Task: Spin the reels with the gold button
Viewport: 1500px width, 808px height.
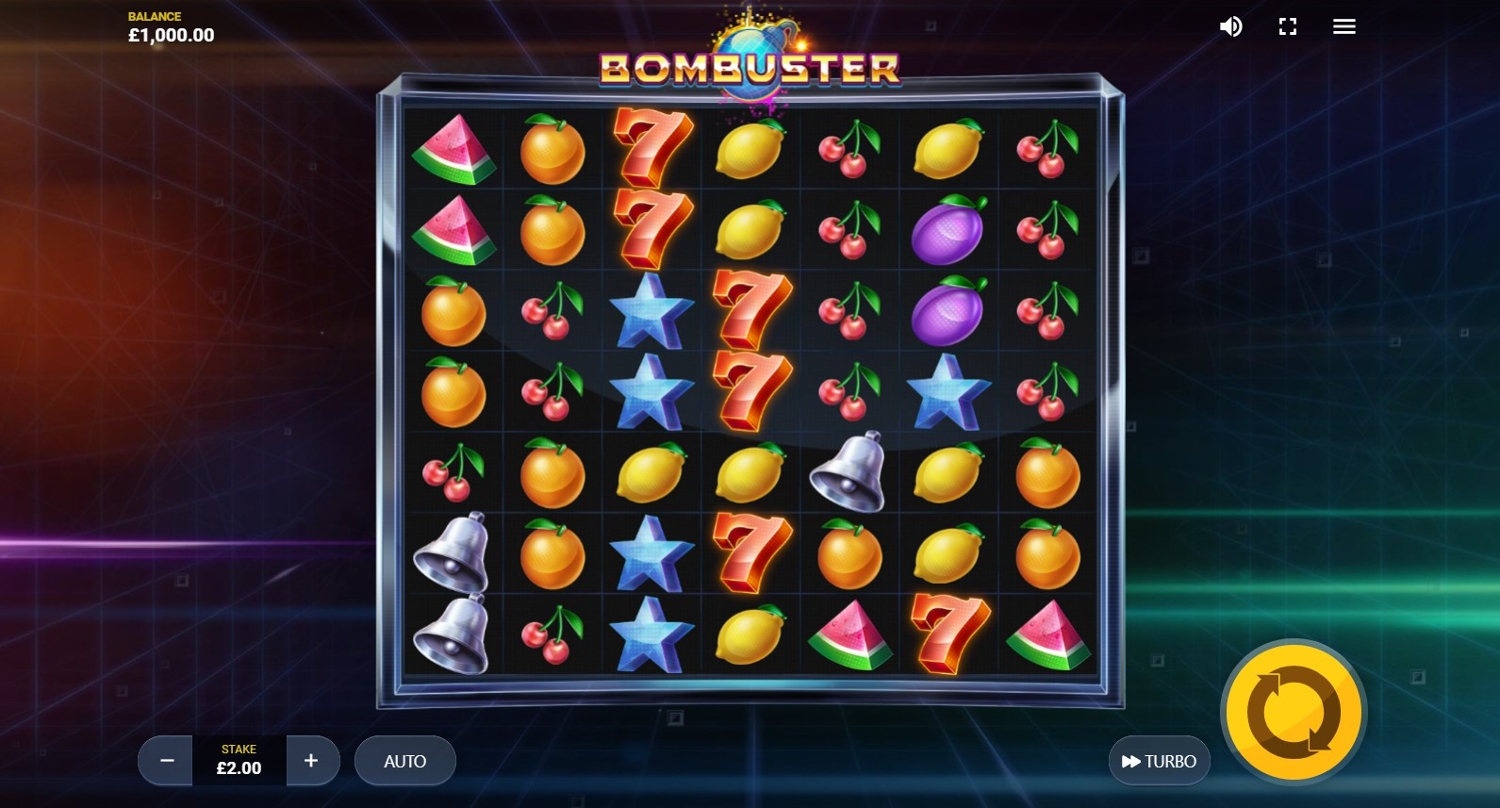Action: (1293, 714)
